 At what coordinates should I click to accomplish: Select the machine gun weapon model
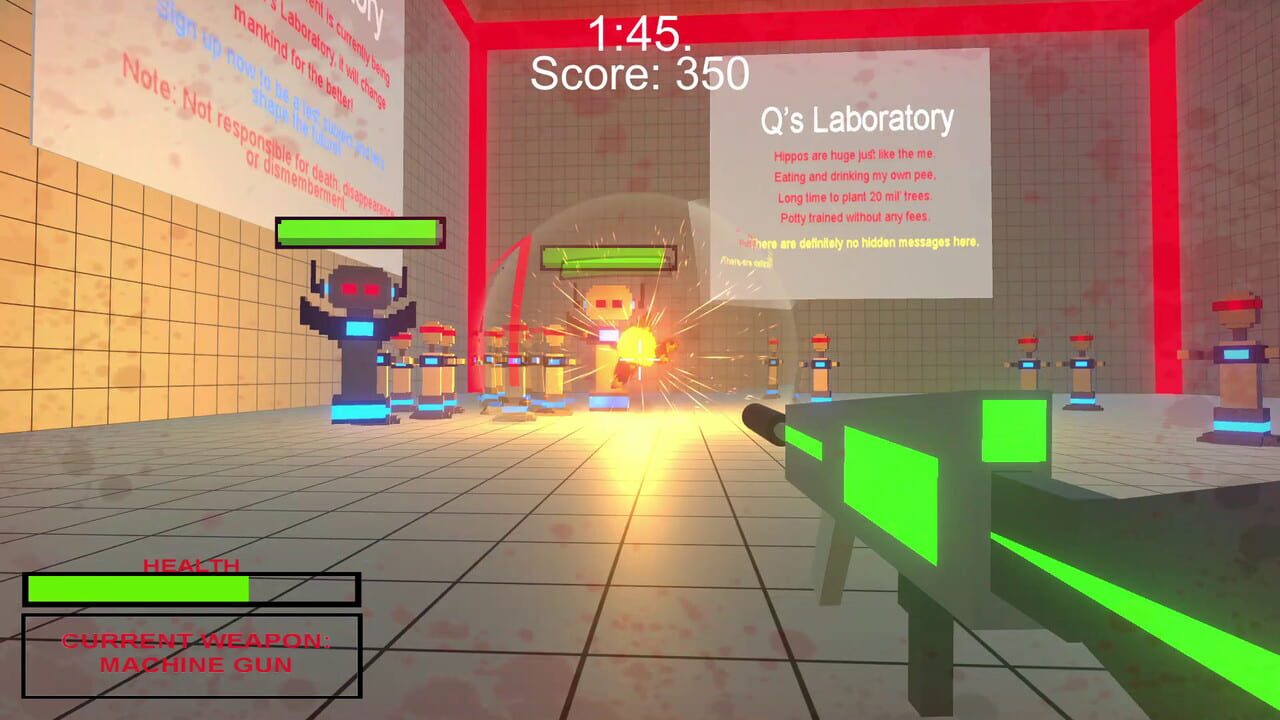[950, 500]
